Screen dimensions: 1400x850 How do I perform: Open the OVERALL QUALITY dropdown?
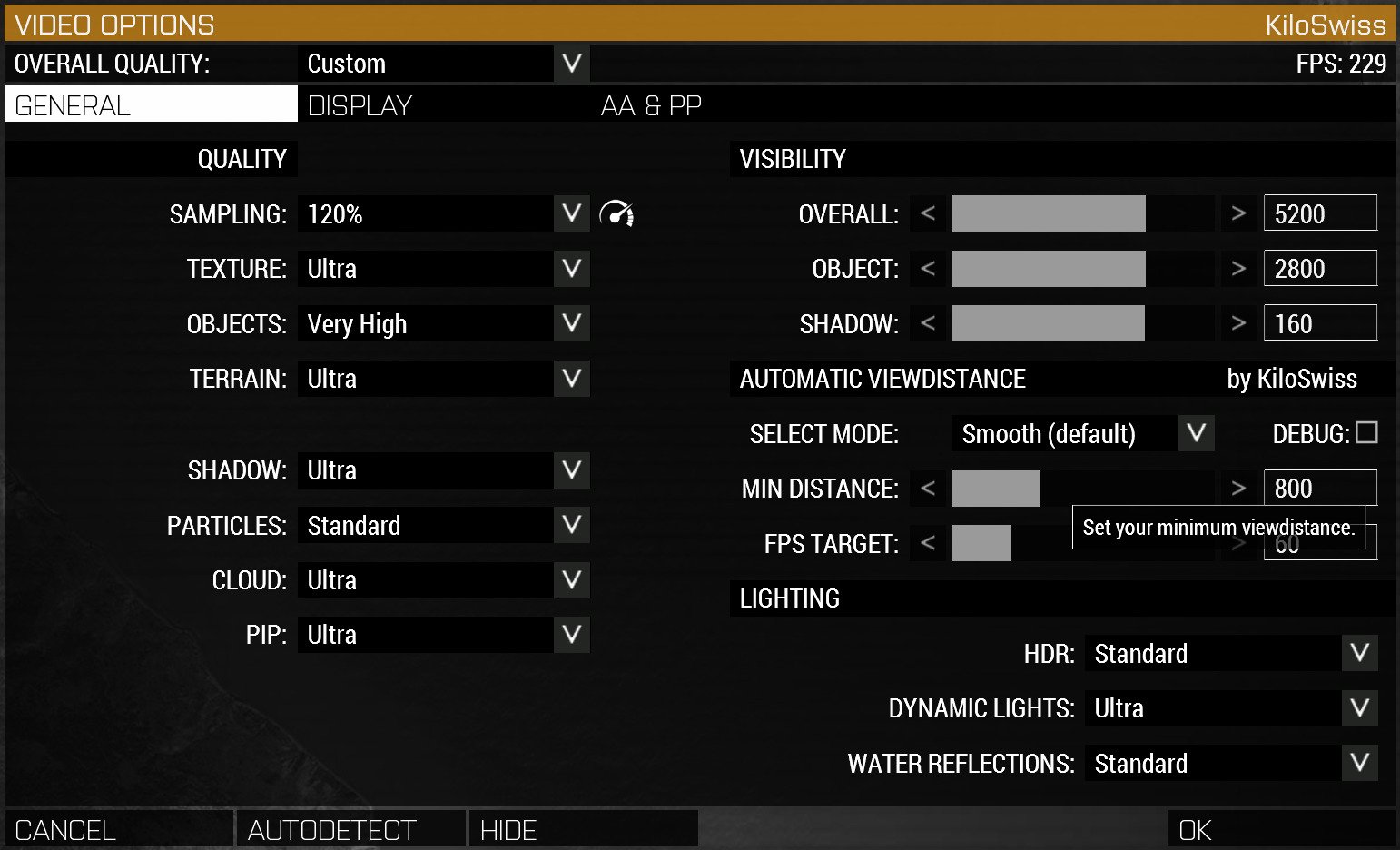pos(570,64)
